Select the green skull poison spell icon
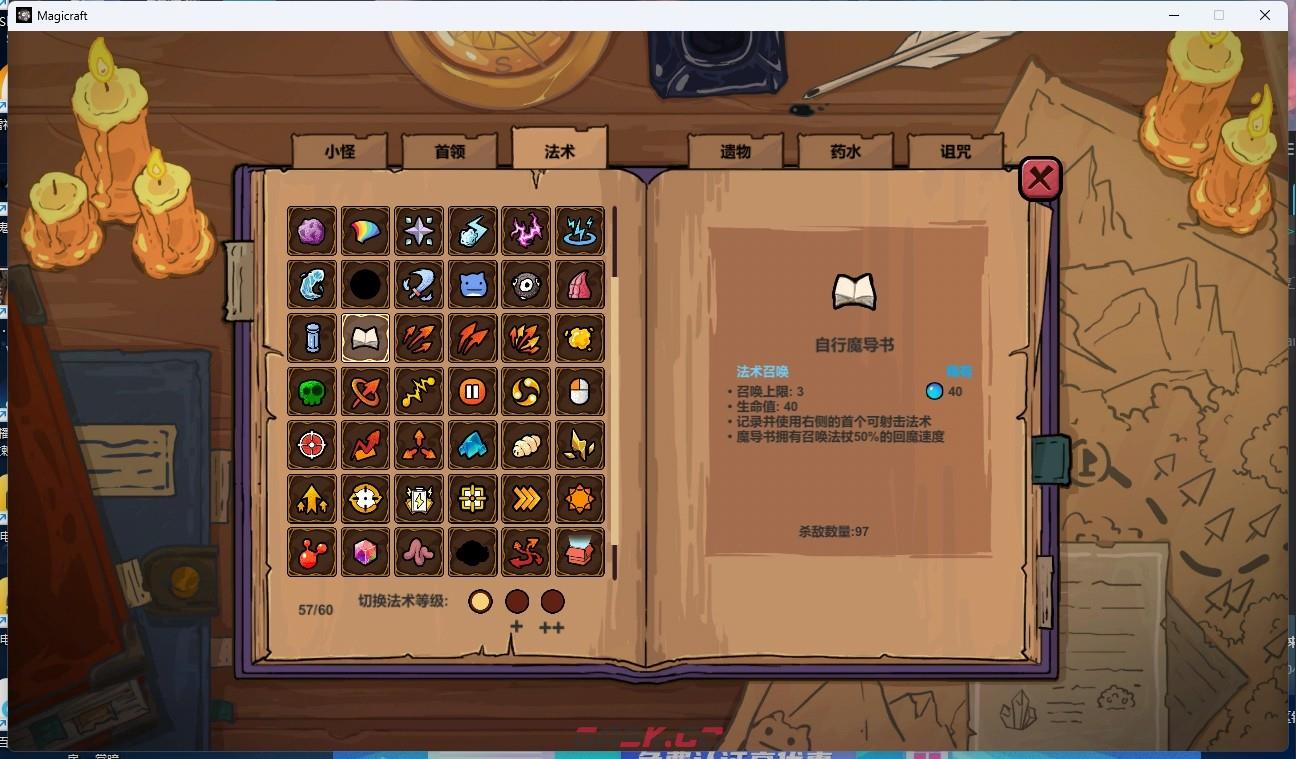Viewport: 1296px width, 759px height. point(311,391)
